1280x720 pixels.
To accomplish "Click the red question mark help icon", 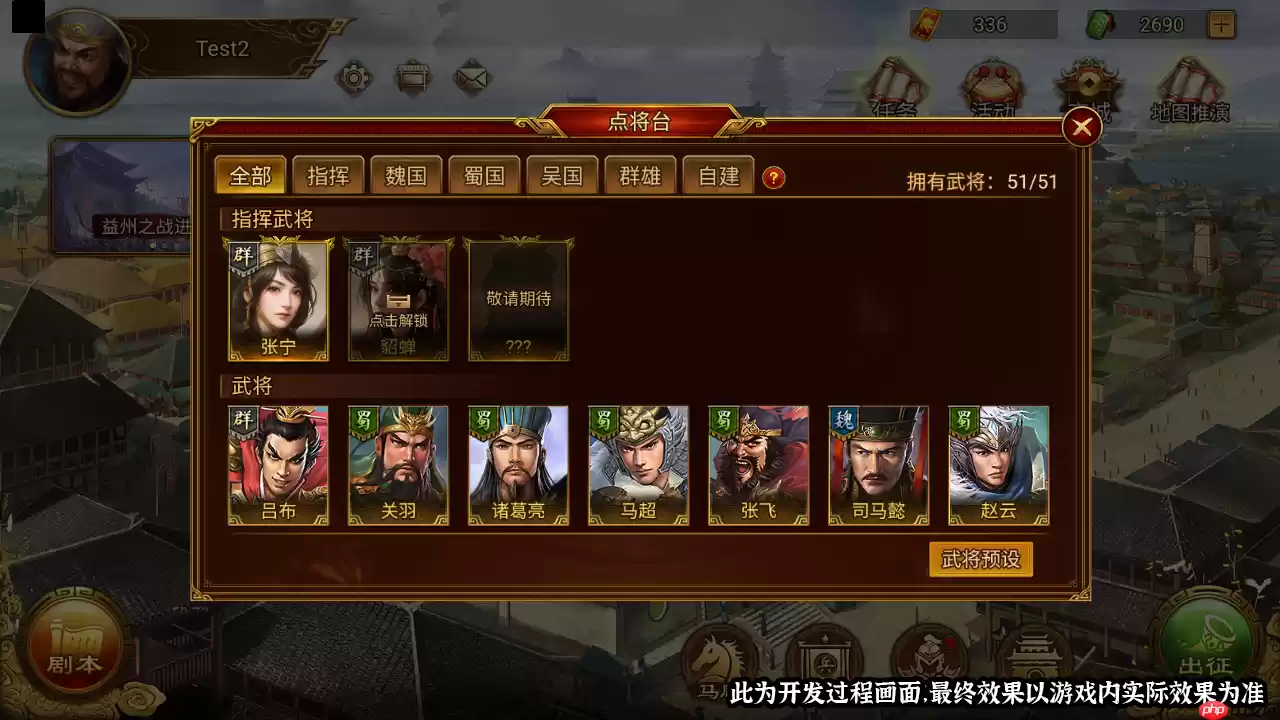I will (x=773, y=175).
